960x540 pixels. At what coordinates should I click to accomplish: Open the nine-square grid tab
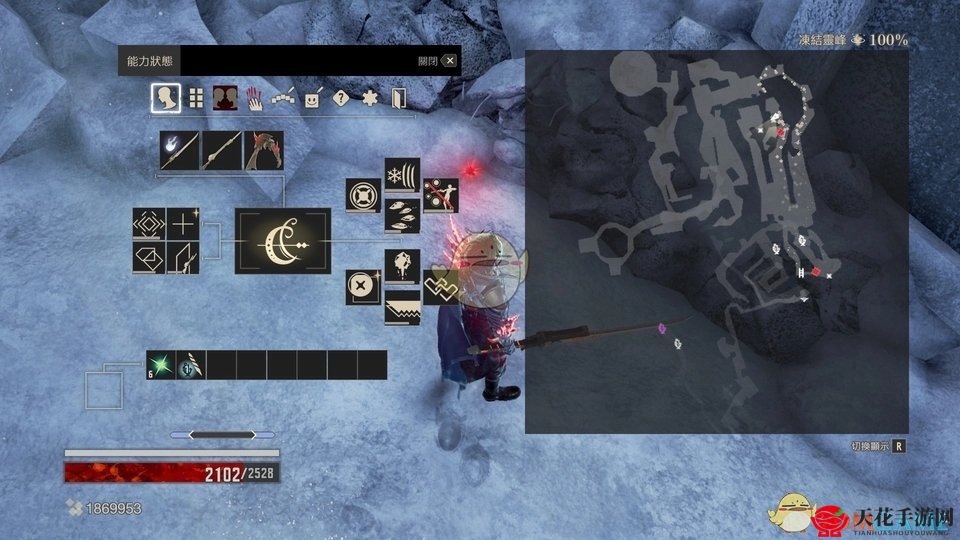(x=196, y=98)
